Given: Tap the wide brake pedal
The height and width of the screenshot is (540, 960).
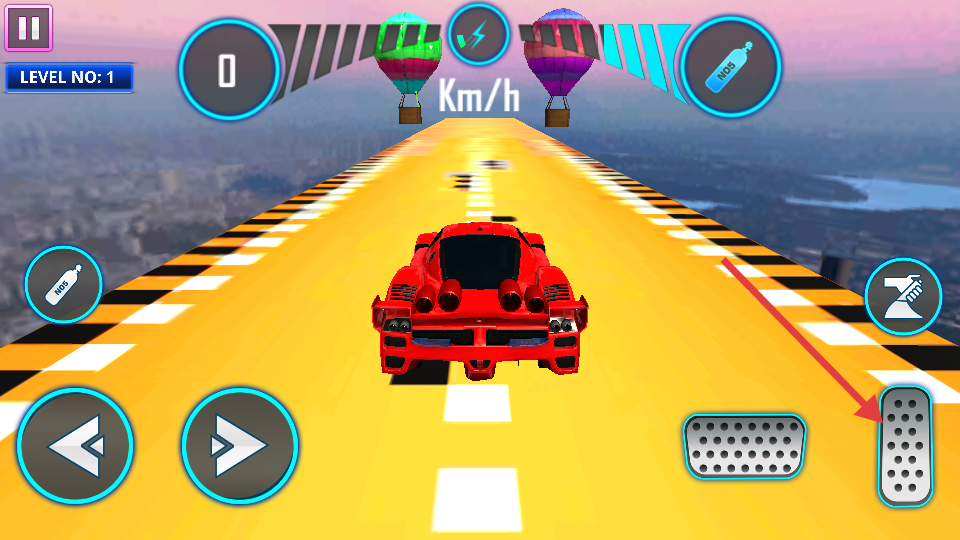Looking at the screenshot, I should (x=744, y=445).
